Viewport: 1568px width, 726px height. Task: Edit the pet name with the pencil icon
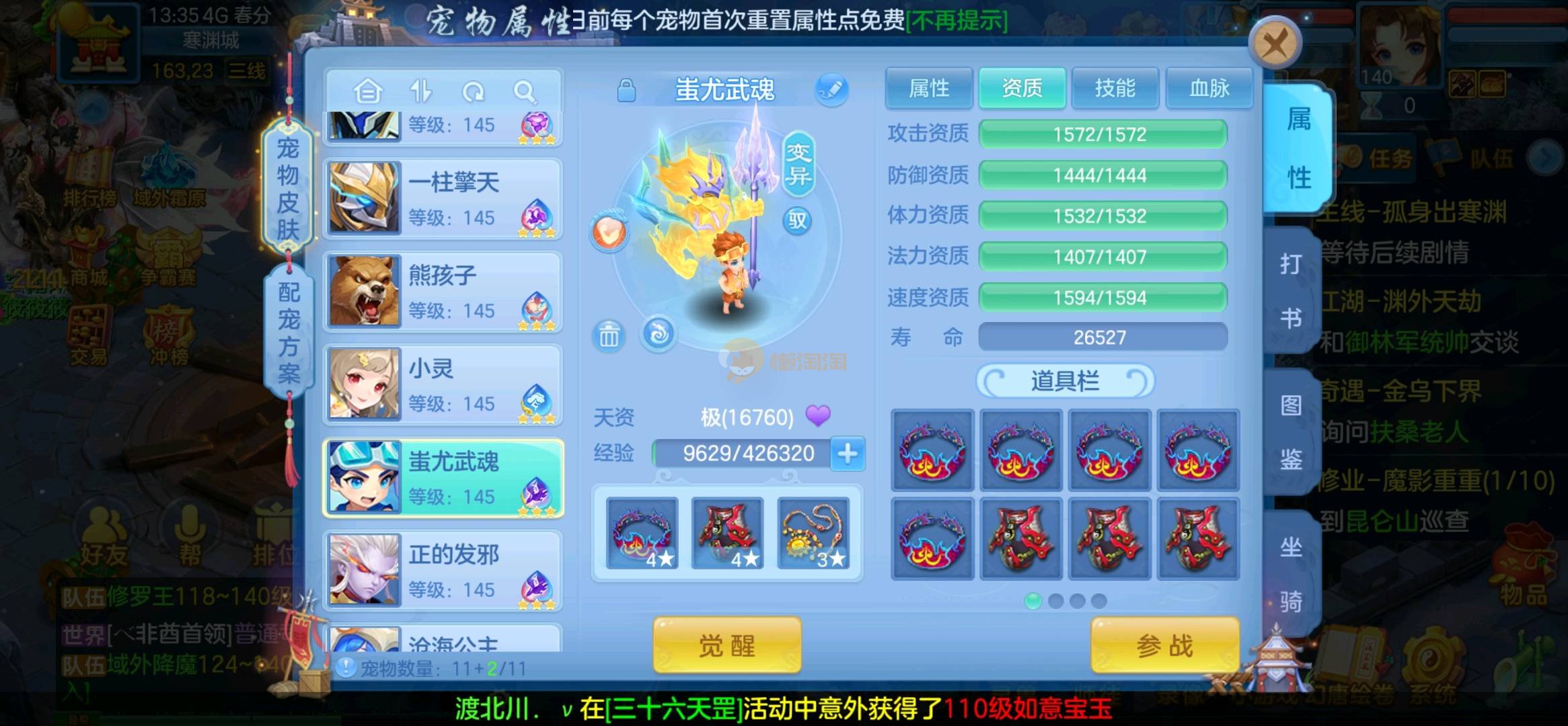pos(831,89)
